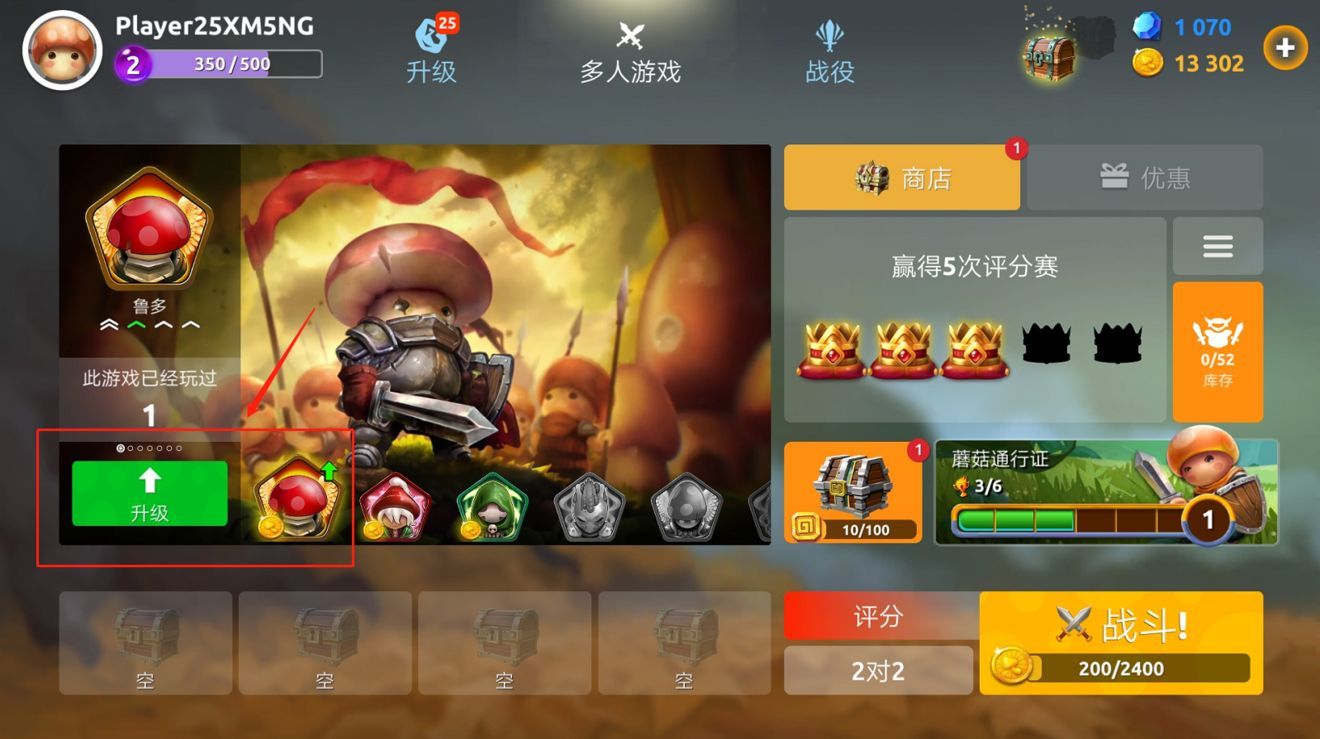Click a locked gray hero pentagon icon
Screen dimensions: 1320x739
[x=588, y=505]
